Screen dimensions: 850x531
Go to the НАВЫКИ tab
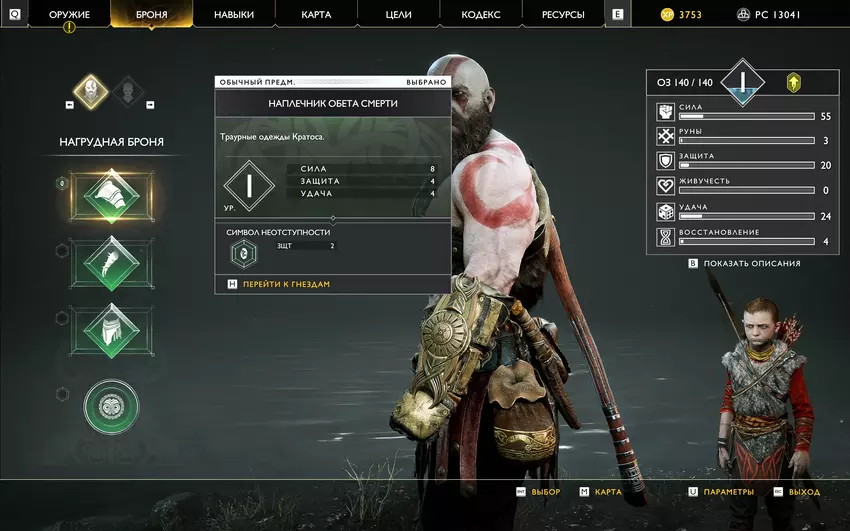click(233, 15)
